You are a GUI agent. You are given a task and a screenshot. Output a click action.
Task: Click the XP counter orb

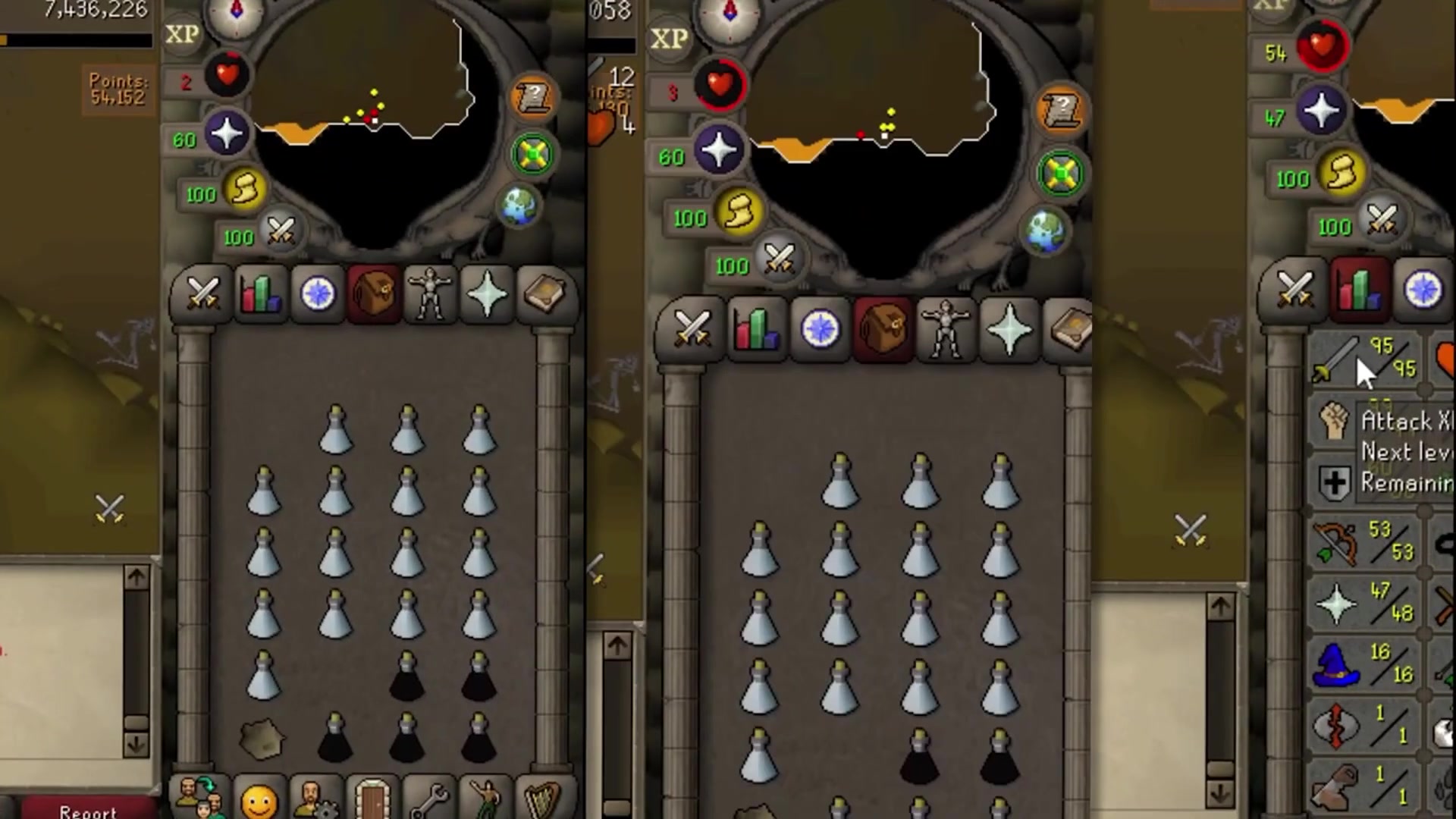(182, 34)
